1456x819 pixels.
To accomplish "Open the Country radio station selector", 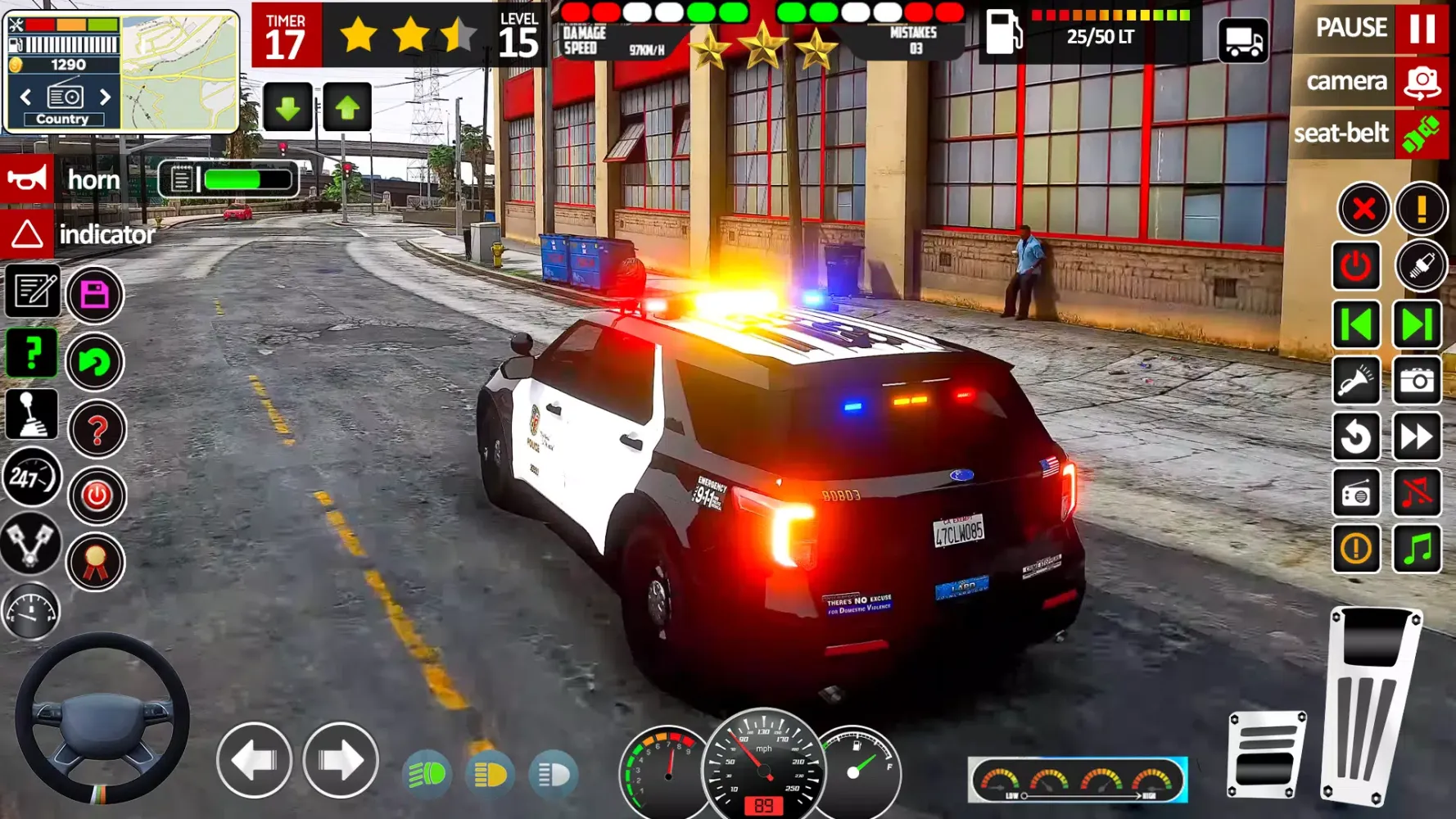I will 63,118.
